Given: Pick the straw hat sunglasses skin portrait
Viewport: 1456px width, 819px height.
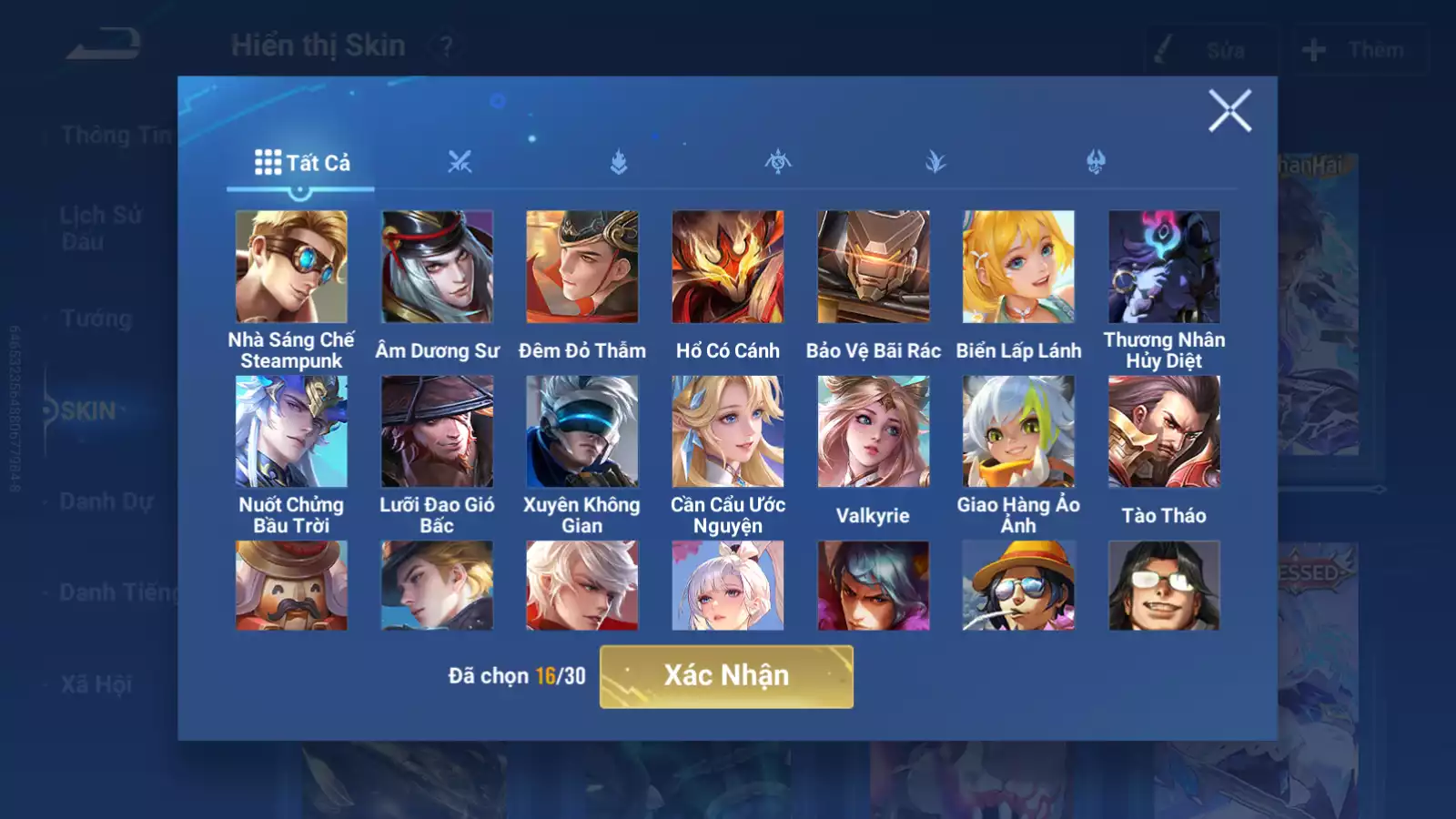Looking at the screenshot, I should (1018, 585).
